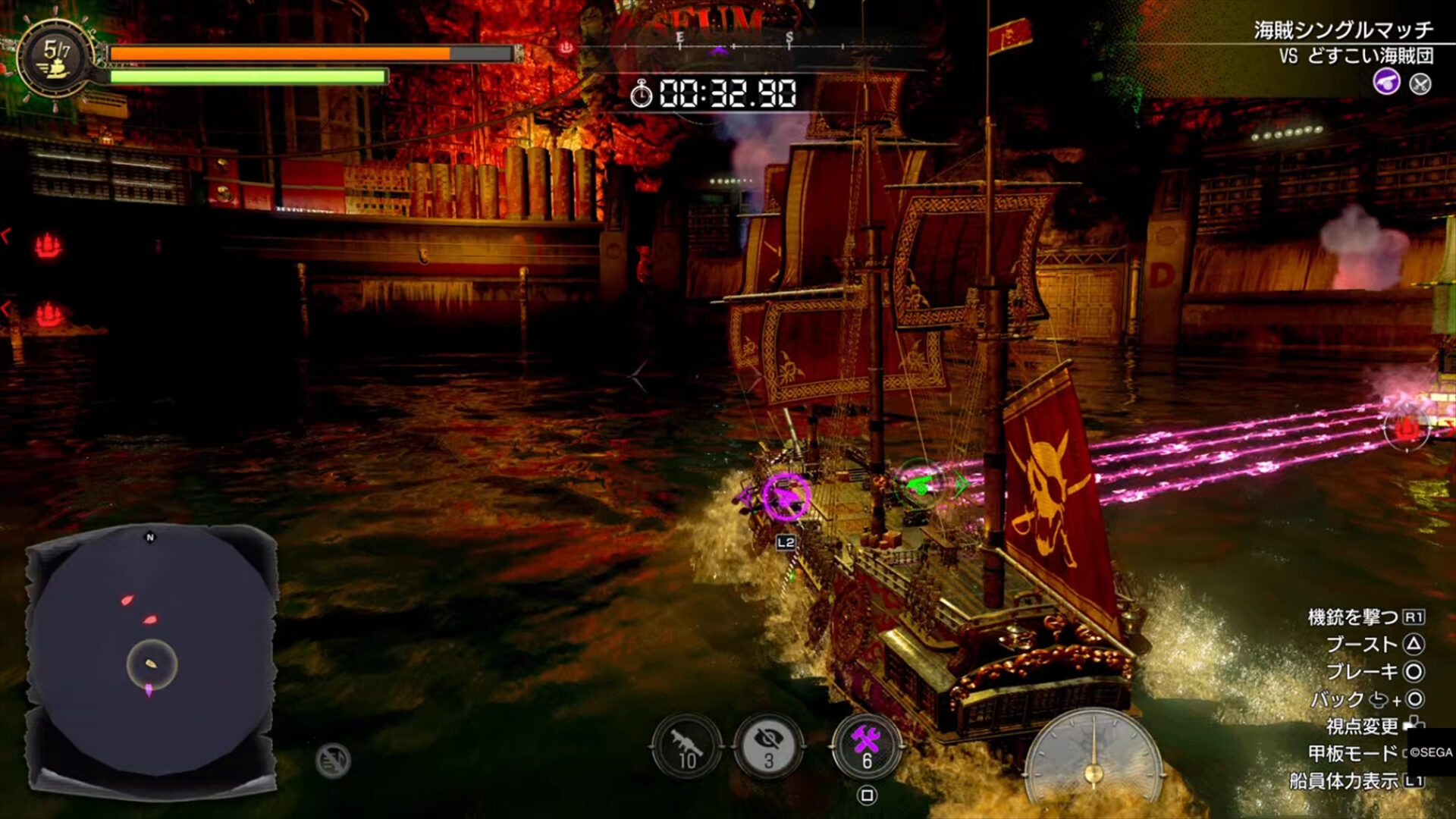Select the upper red enemy ship marker

tap(48, 245)
